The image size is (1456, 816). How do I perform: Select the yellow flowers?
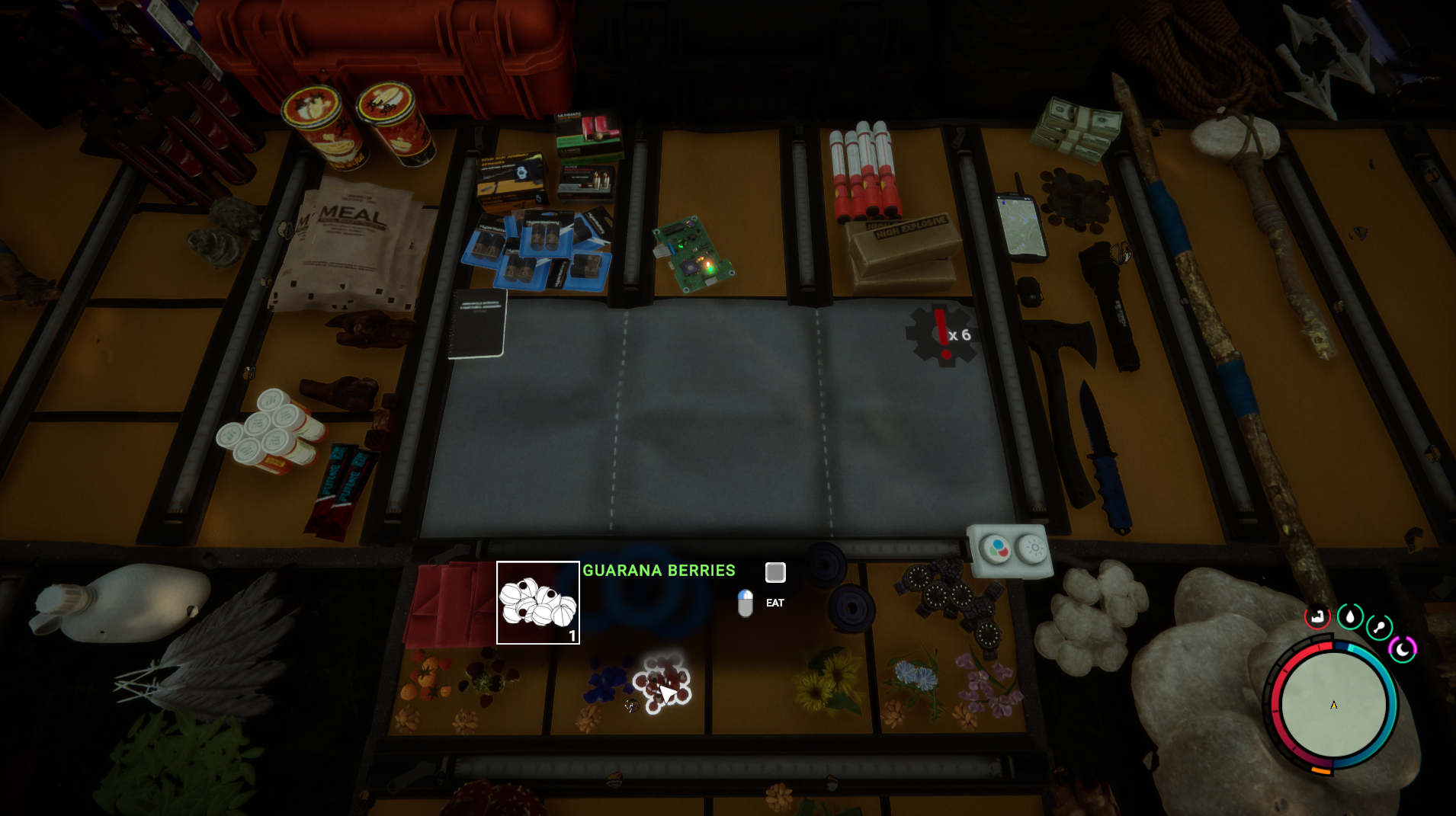pos(828,680)
